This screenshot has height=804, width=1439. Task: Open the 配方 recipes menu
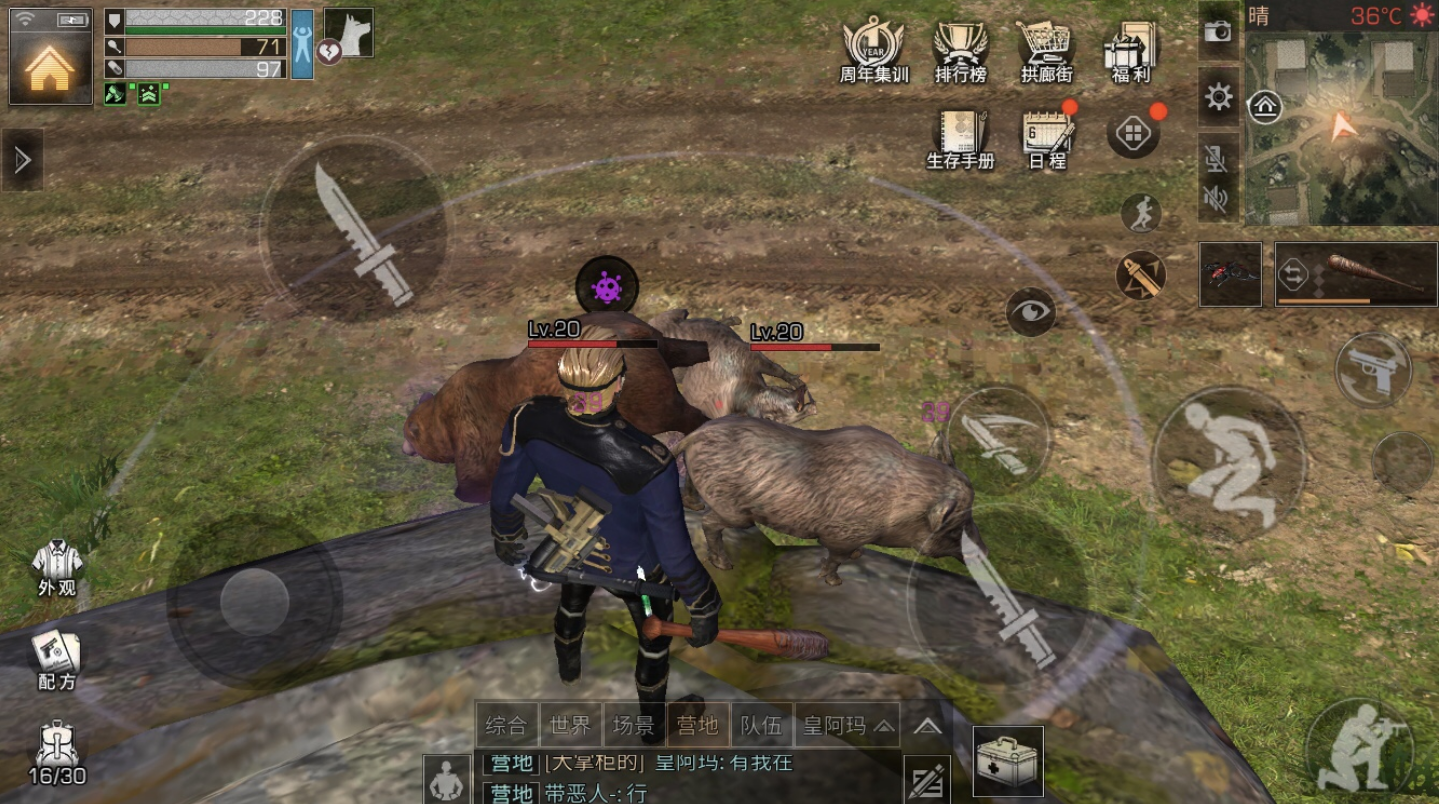click(x=57, y=660)
